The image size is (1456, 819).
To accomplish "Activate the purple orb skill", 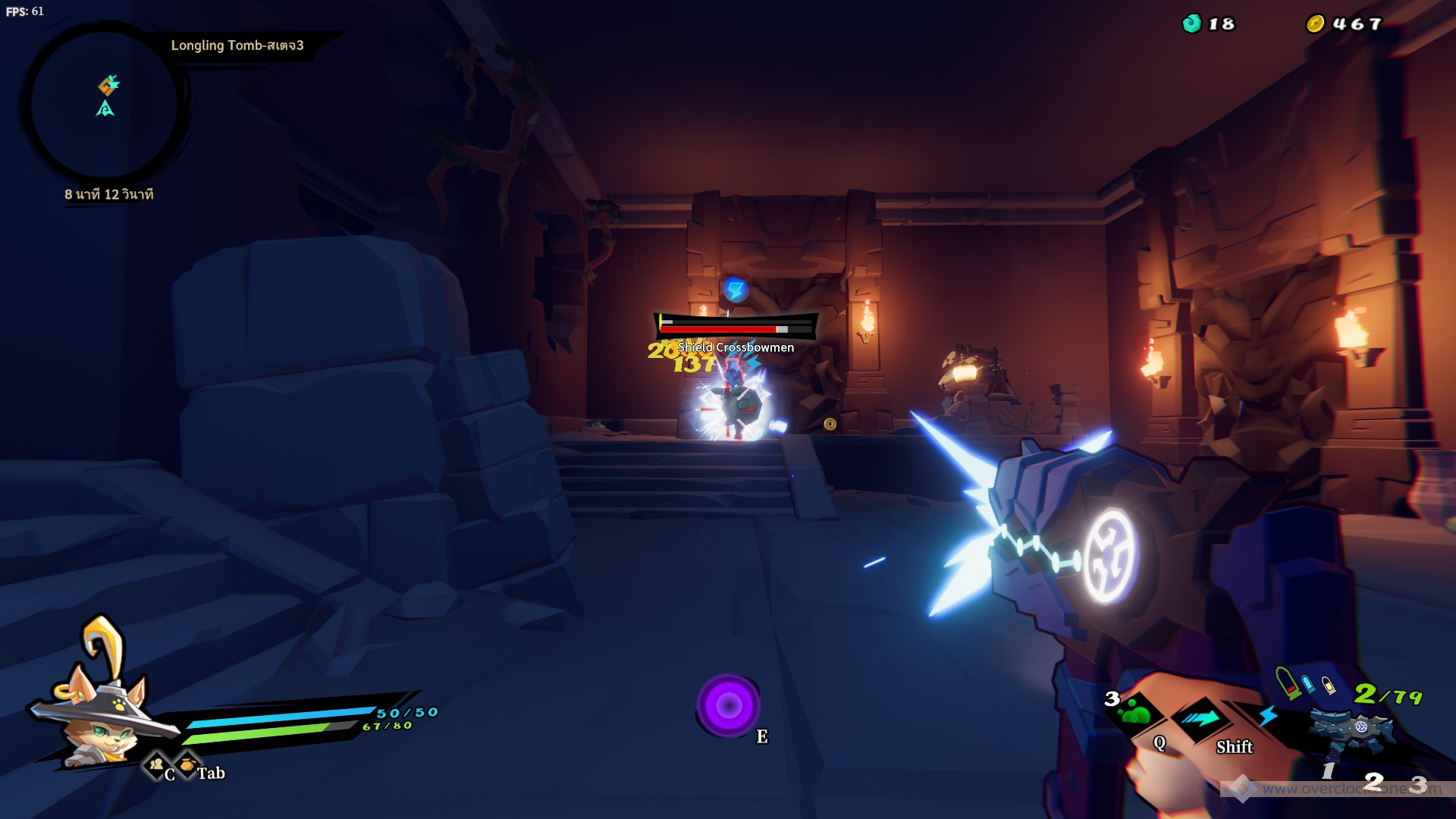I will [729, 706].
